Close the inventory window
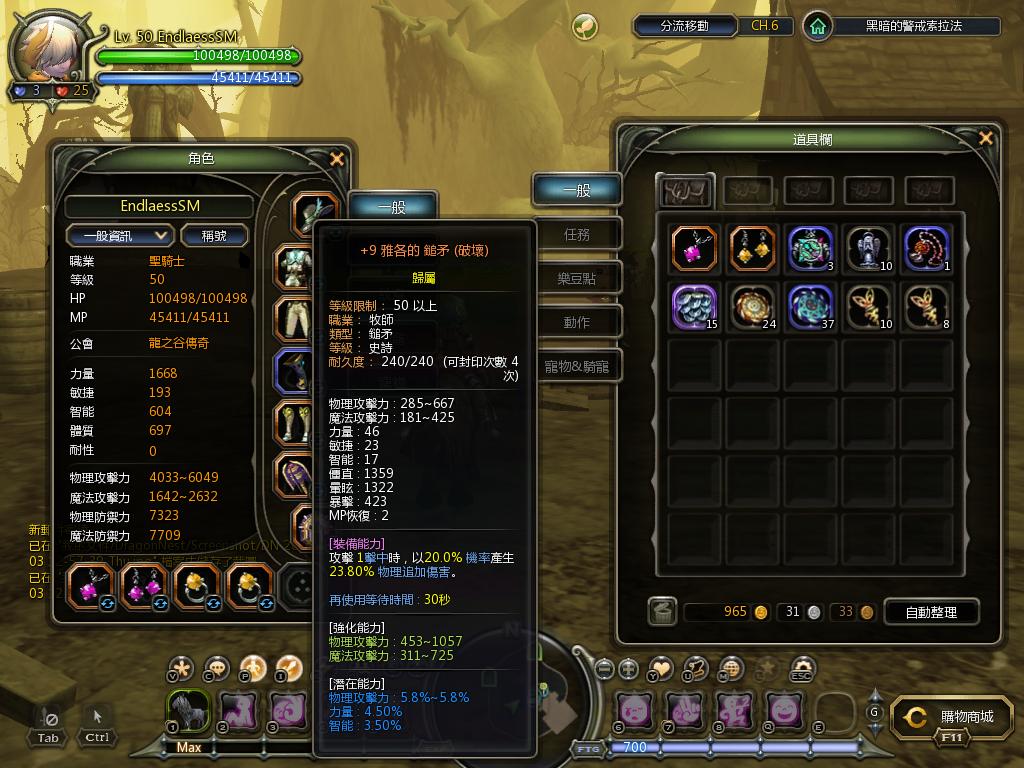Image resolution: width=1024 pixels, height=768 pixels. point(986,139)
